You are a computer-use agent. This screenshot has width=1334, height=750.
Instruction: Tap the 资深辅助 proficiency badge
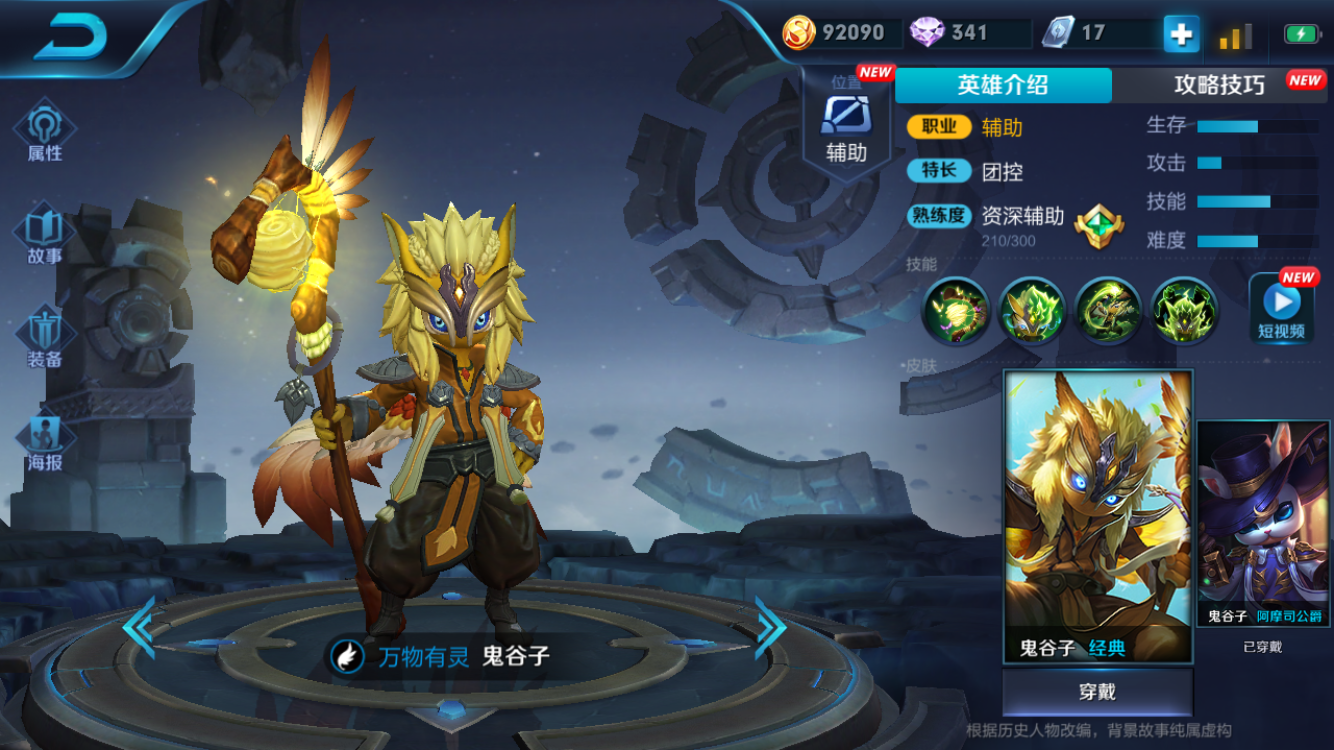[1099, 226]
